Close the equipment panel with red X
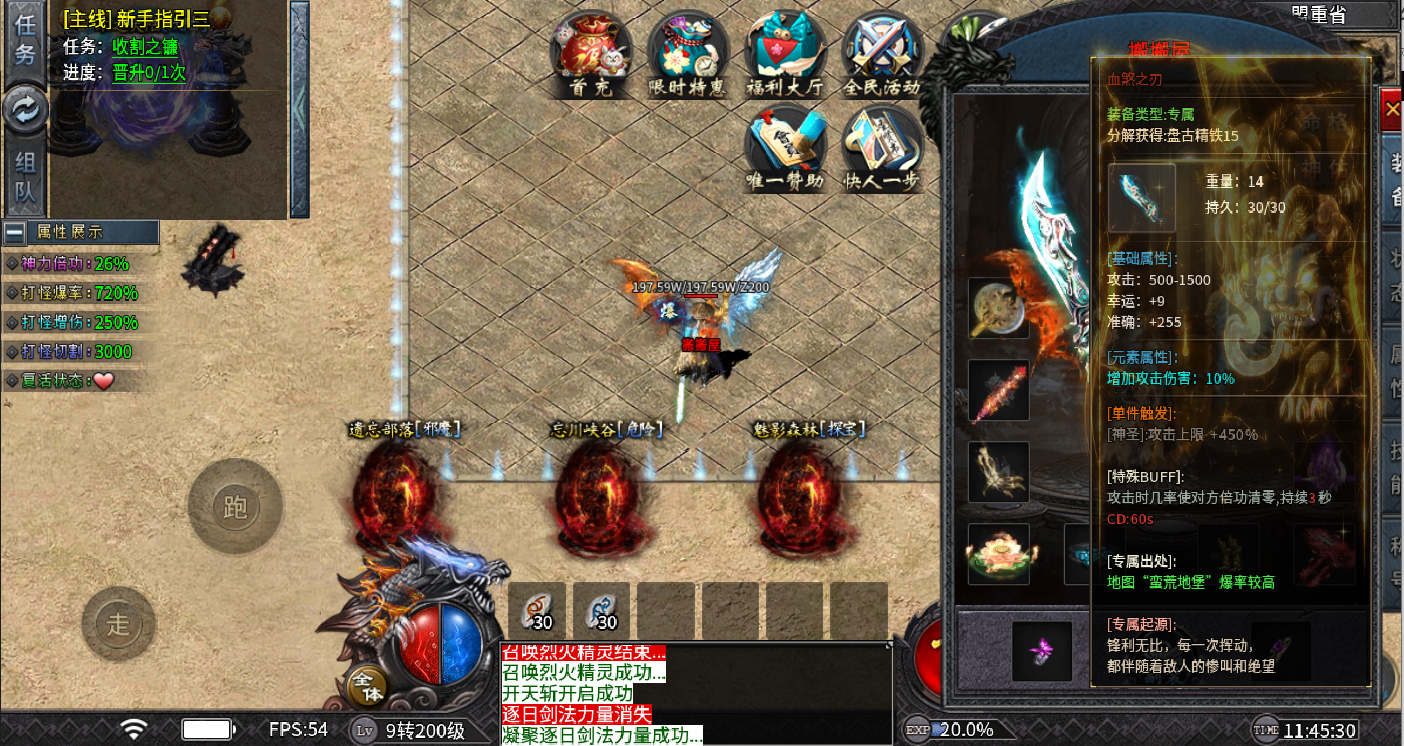 [x=1391, y=110]
